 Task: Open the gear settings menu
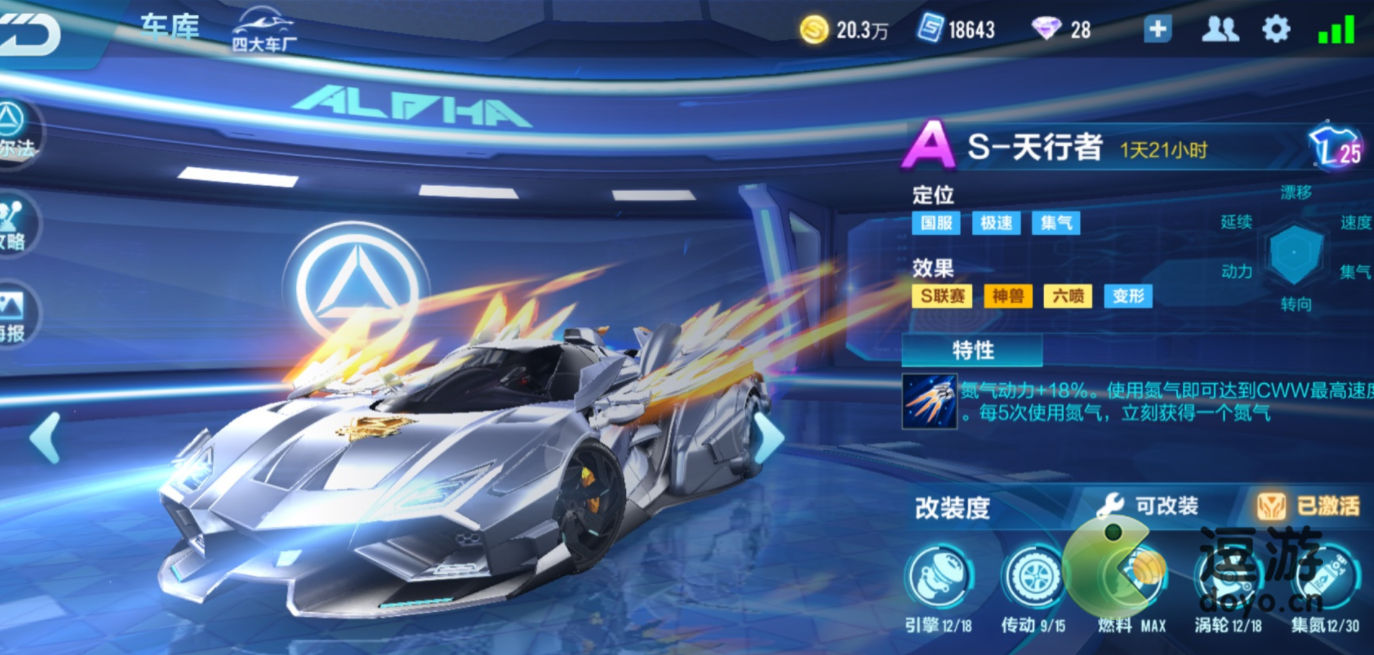tap(1276, 29)
